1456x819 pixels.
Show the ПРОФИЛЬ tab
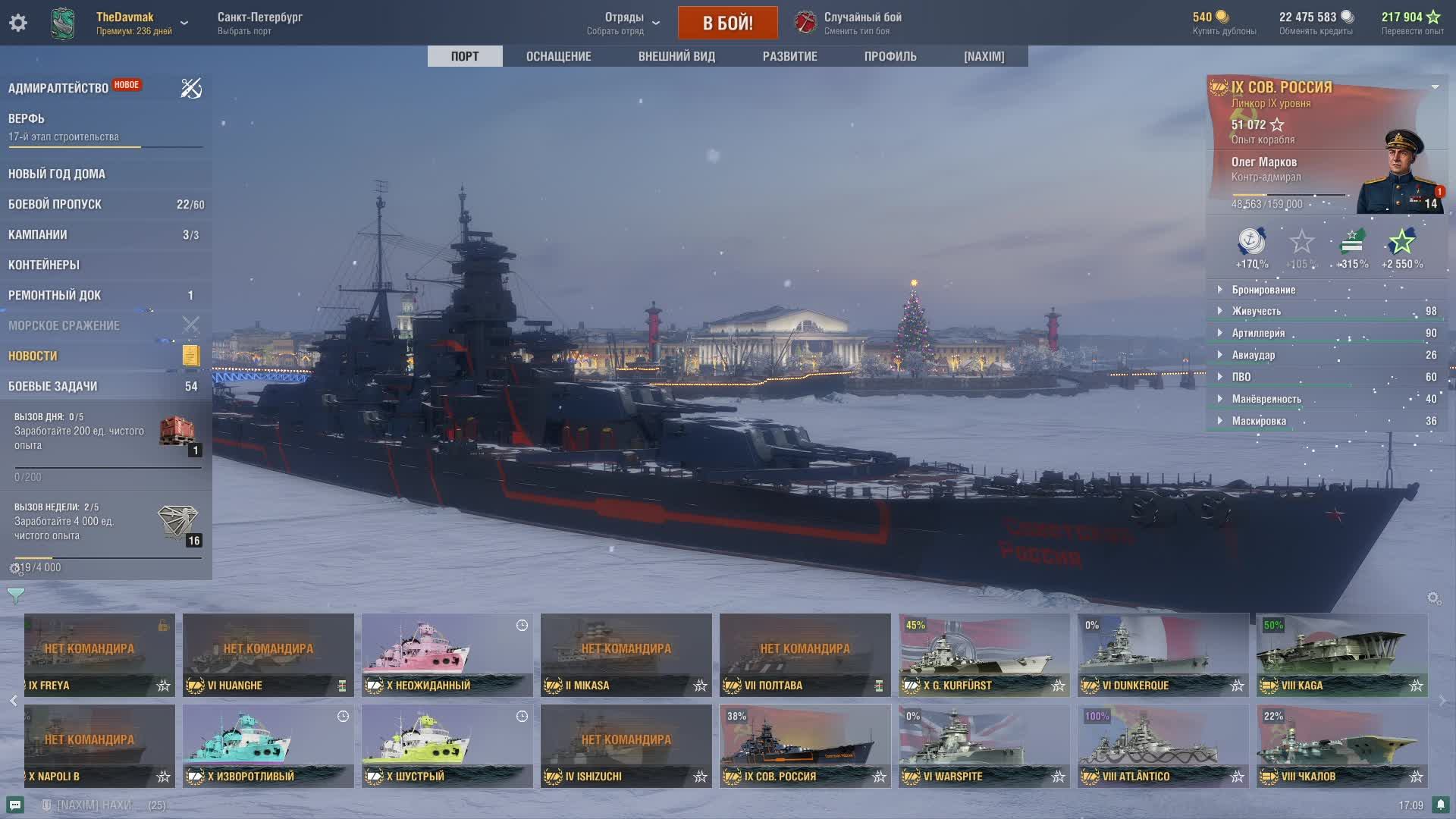(890, 56)
